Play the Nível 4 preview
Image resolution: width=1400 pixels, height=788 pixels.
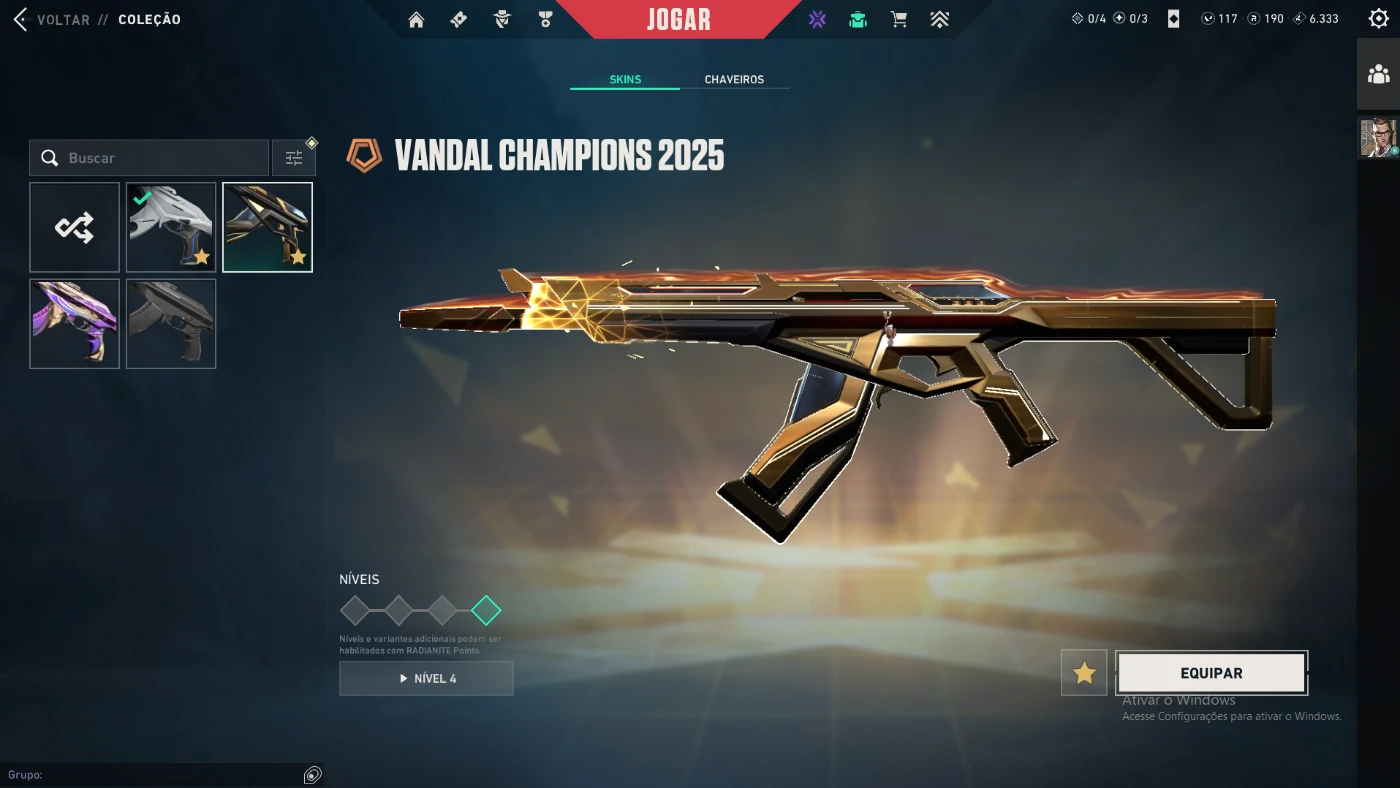[x=426, y=678]
